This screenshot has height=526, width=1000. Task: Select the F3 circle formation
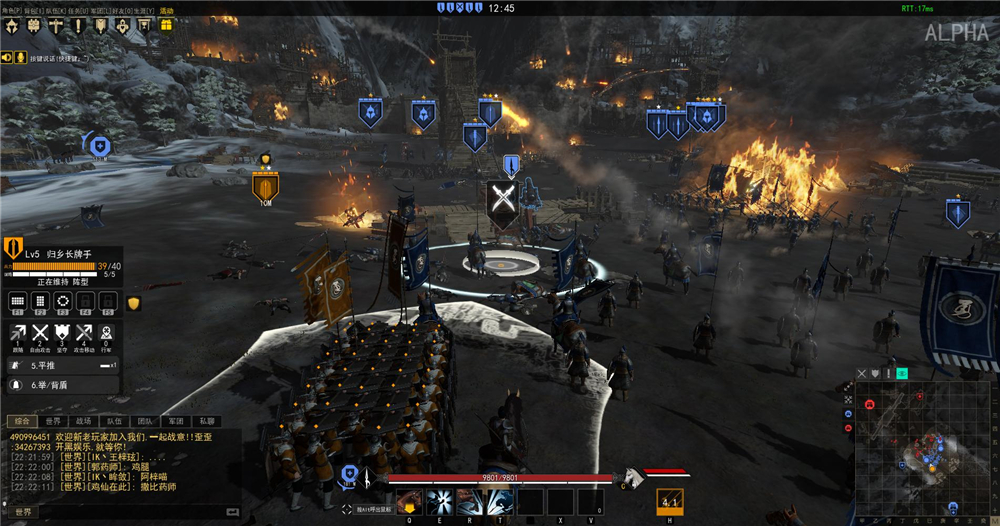(x=62, y=300)
